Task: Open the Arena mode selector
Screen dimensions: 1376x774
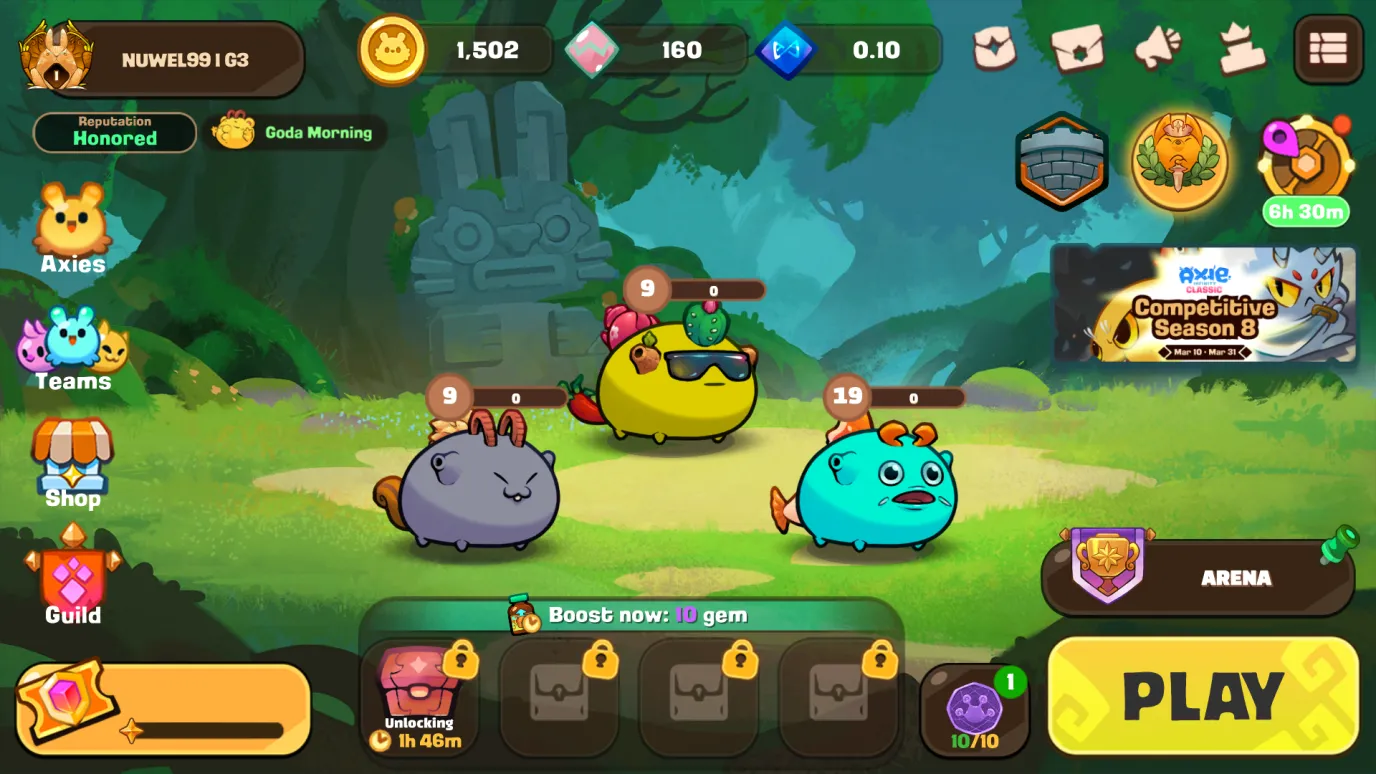Action: (x=1198, y=578)
